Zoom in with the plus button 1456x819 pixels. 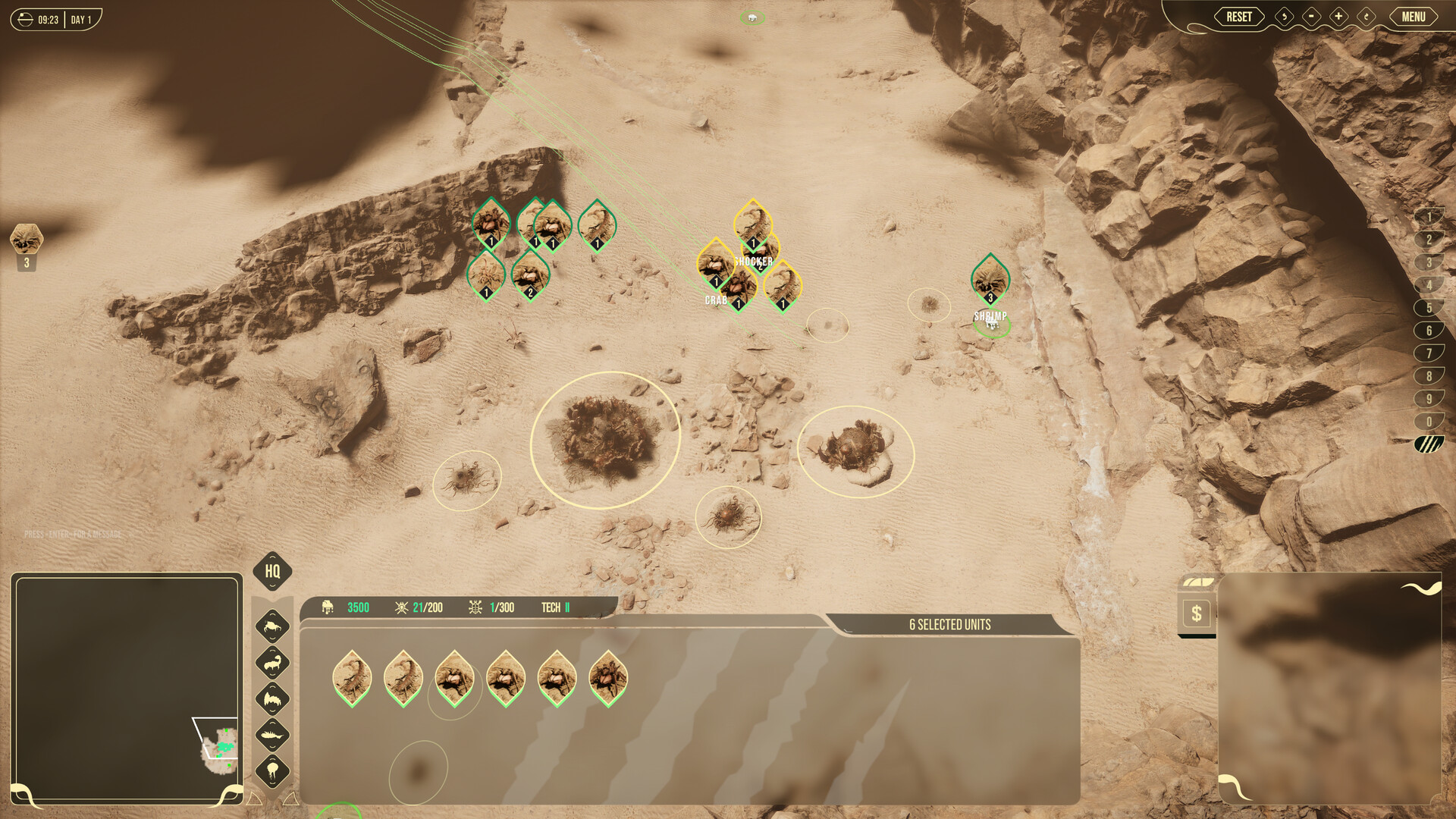point(1338,17)
